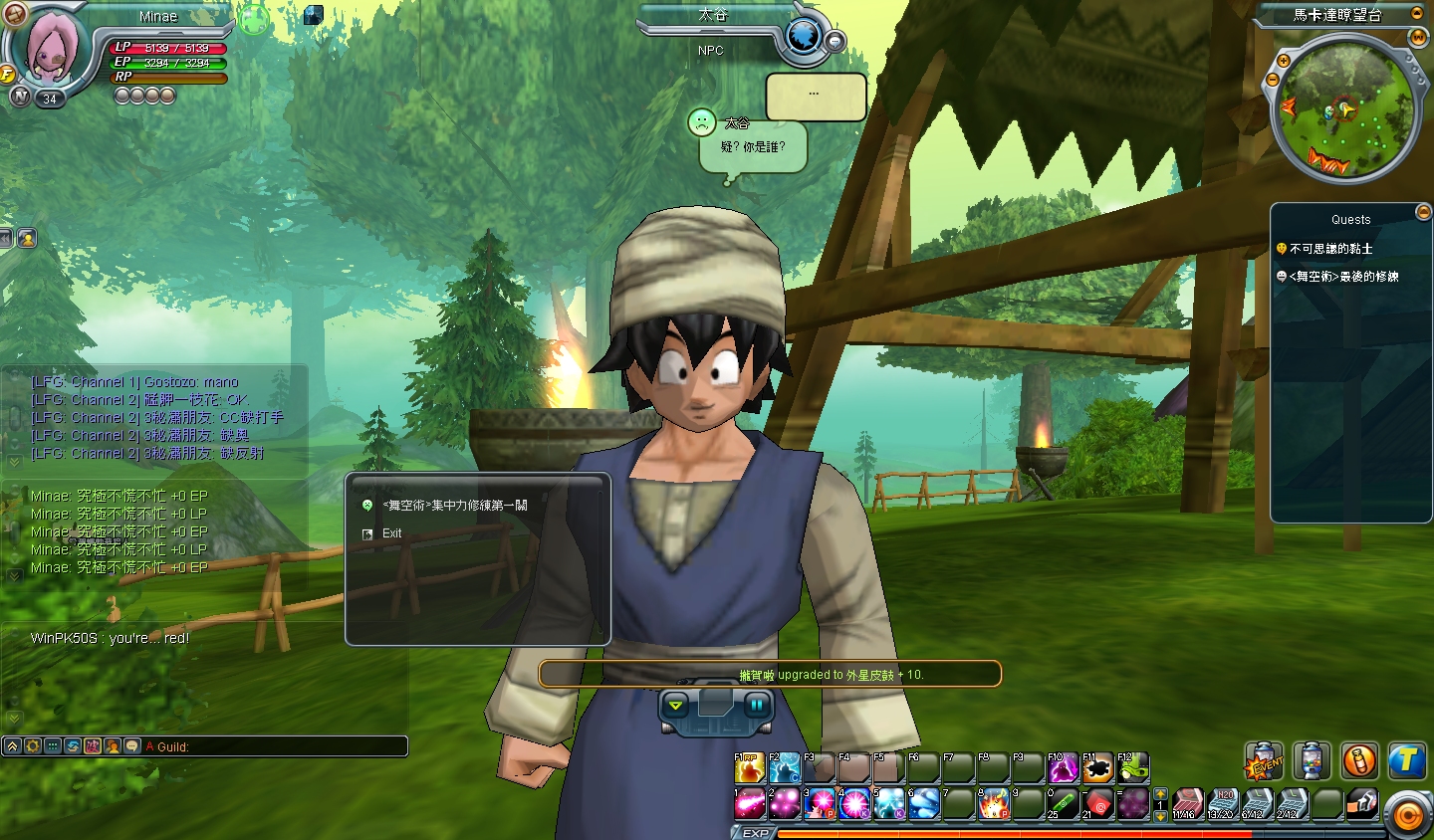Choose Exit in the NPC dialog menu
The image size is (1434, 840).
point(391,533)
